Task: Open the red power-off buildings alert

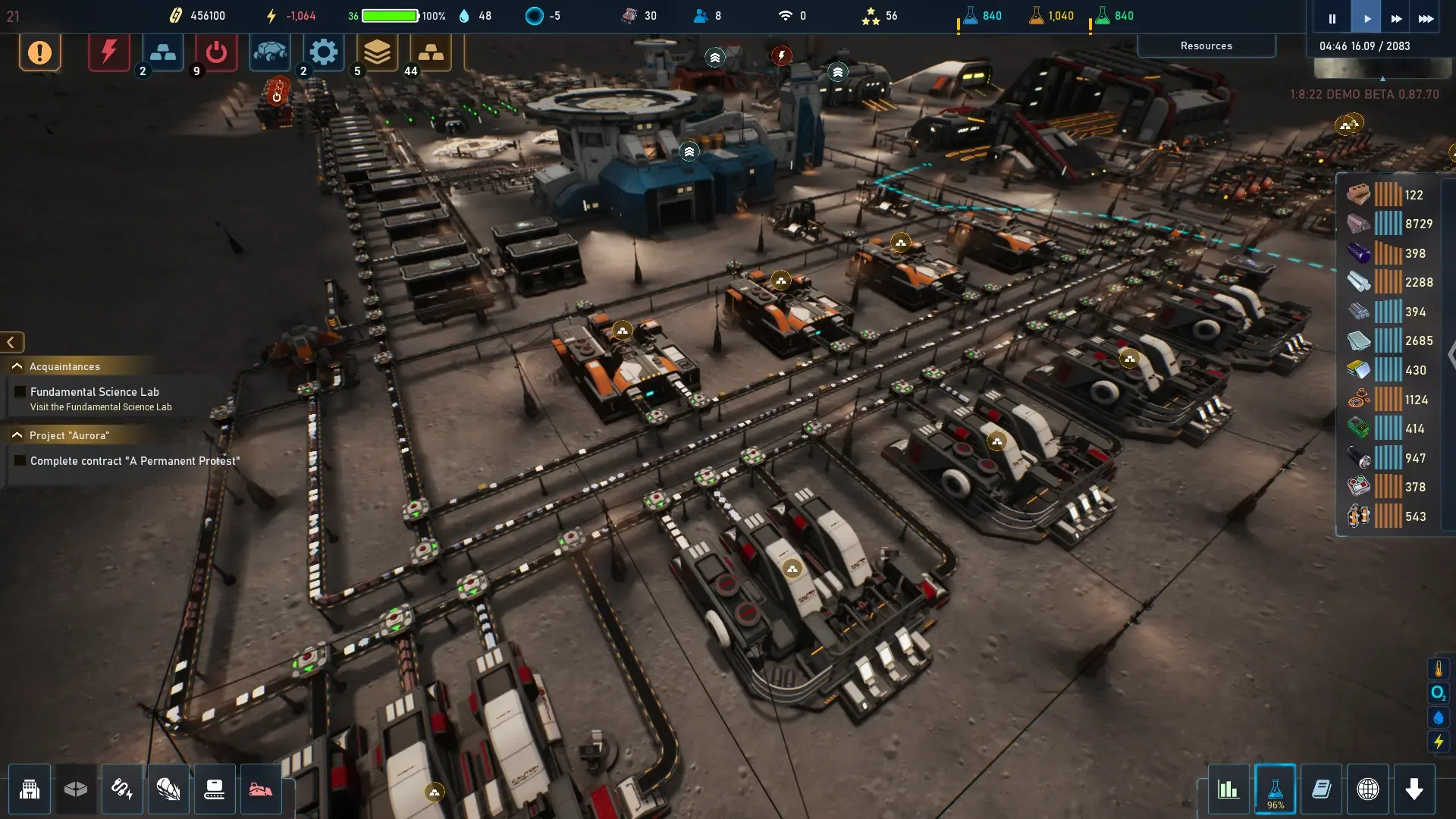Action: pos(216,52)
